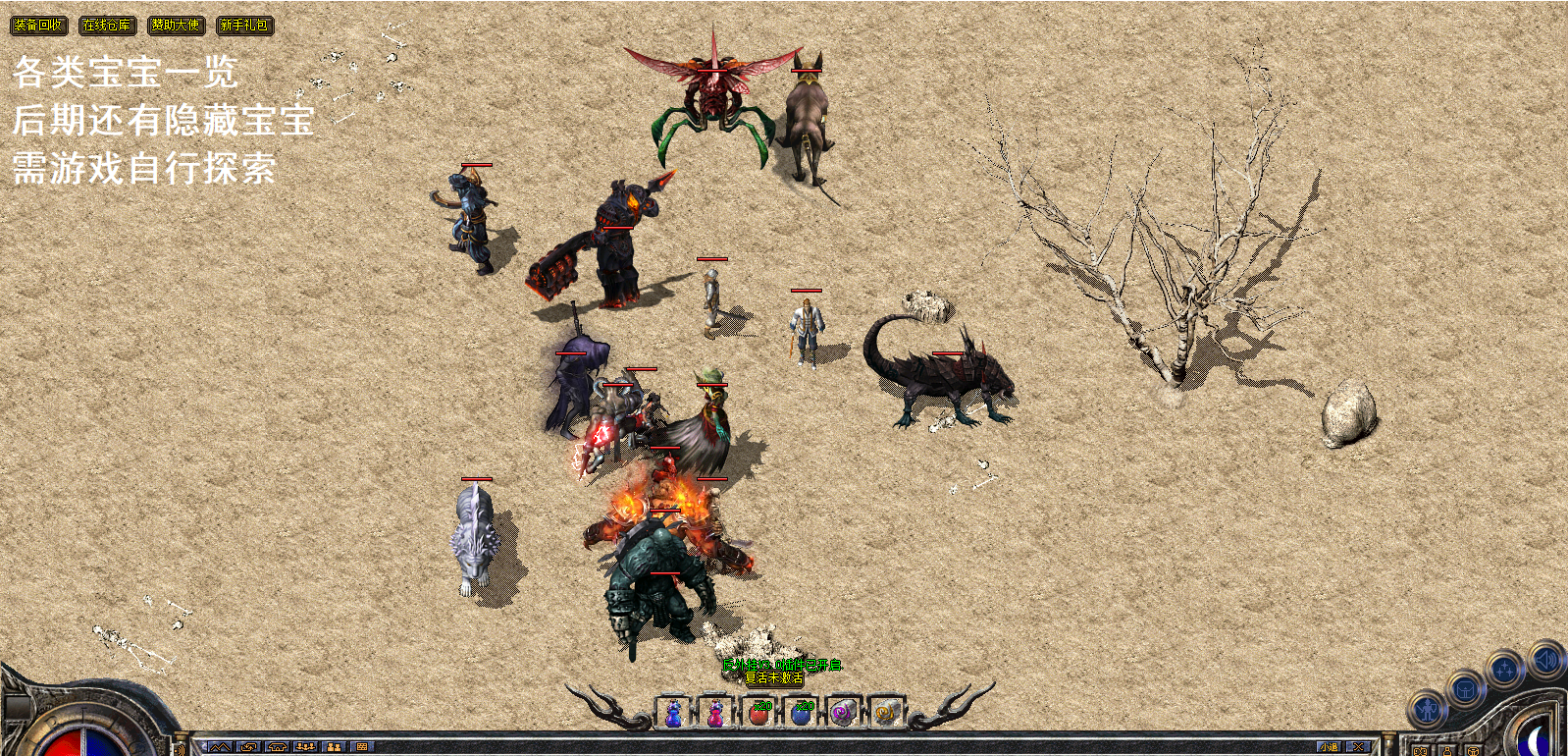Select the red potion stack of 20

point(758,713)
